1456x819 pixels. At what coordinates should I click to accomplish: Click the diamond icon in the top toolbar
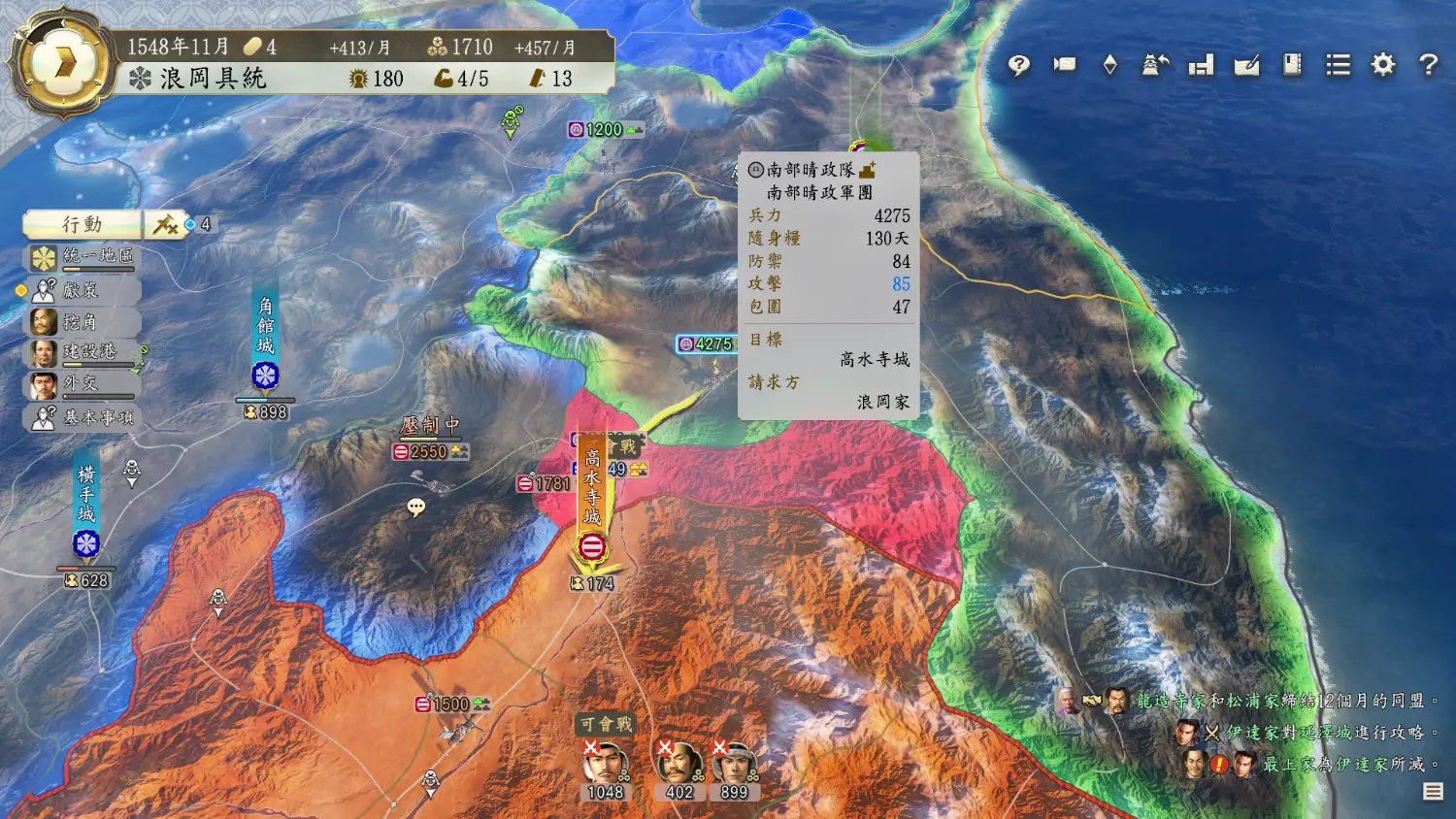1110,65
